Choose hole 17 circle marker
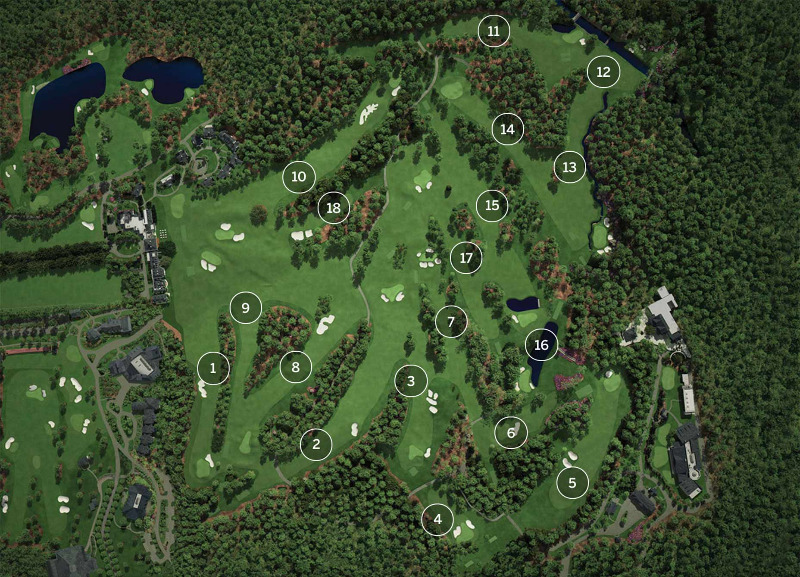 (465, 258)
